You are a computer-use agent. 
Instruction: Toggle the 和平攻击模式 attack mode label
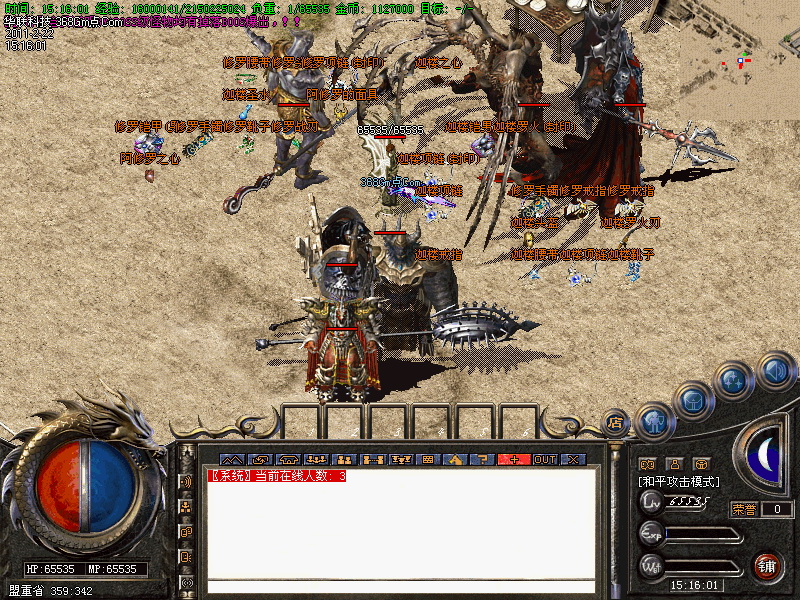pyautogui.click(x=678, y=482)
